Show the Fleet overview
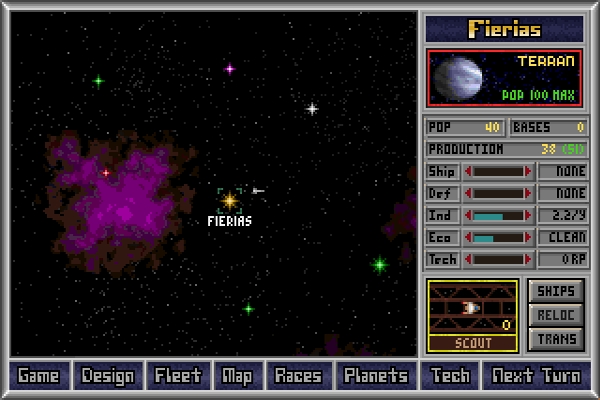Screen dimensions: 600x400 pos(178,376)
